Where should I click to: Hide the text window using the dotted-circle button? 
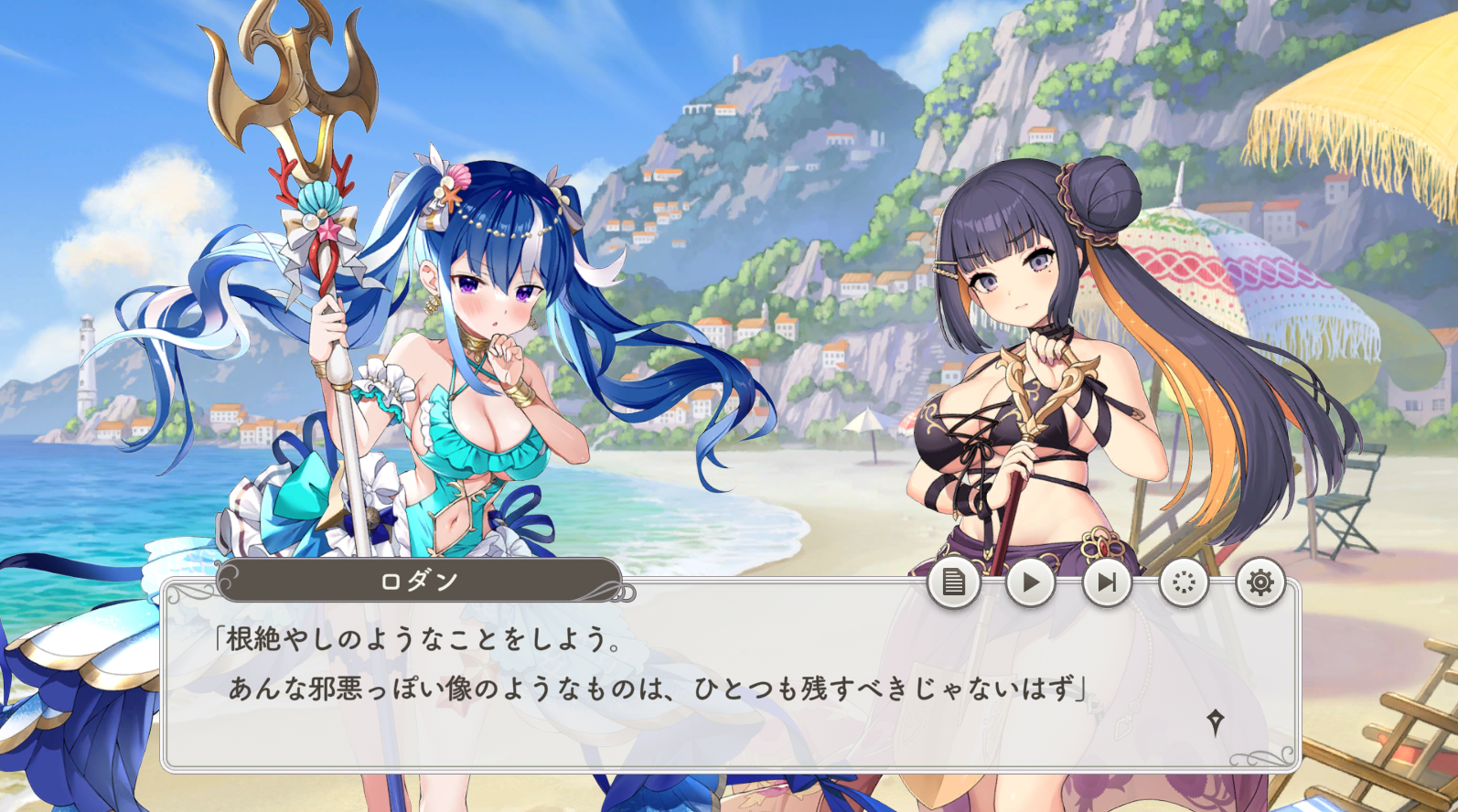(1184, 582)
